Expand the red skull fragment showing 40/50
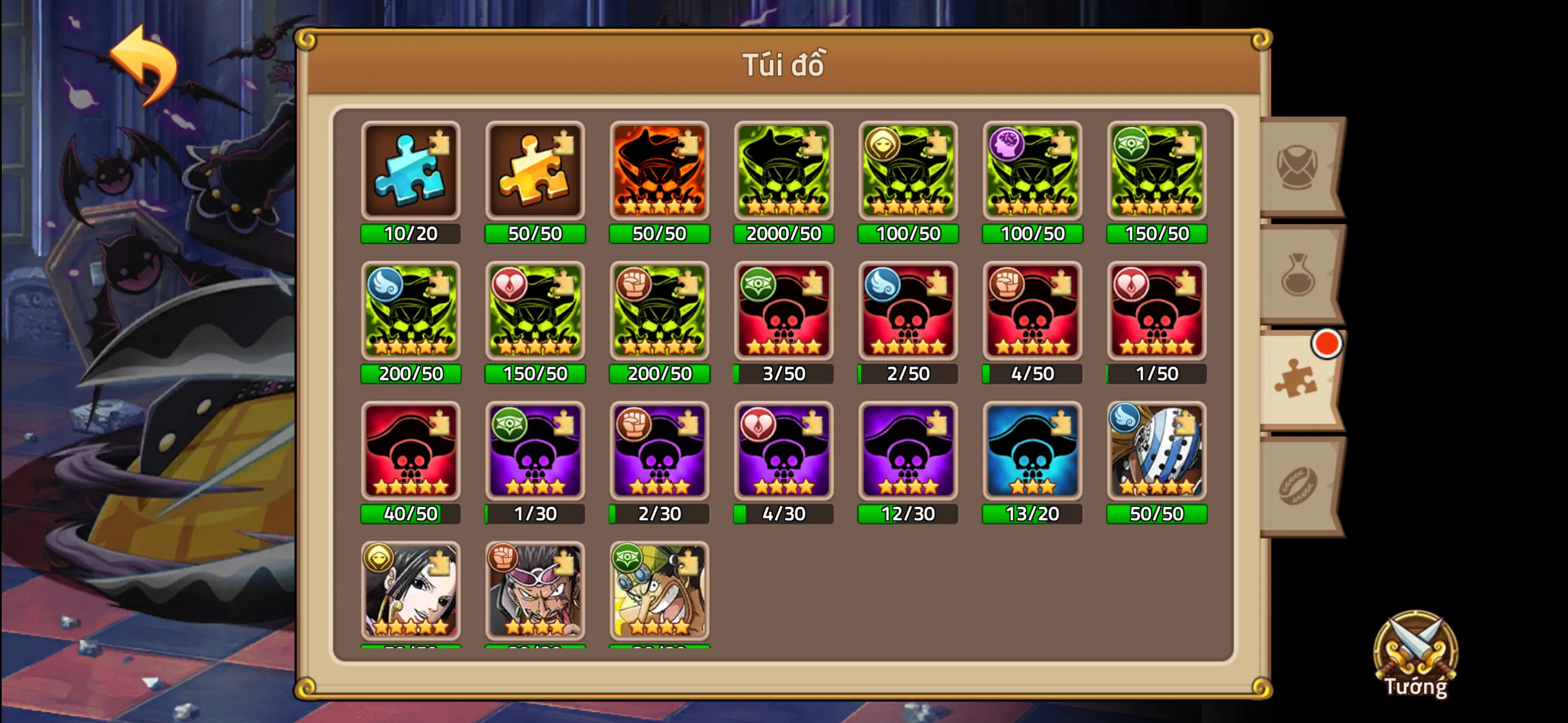 tap(411, 452)
